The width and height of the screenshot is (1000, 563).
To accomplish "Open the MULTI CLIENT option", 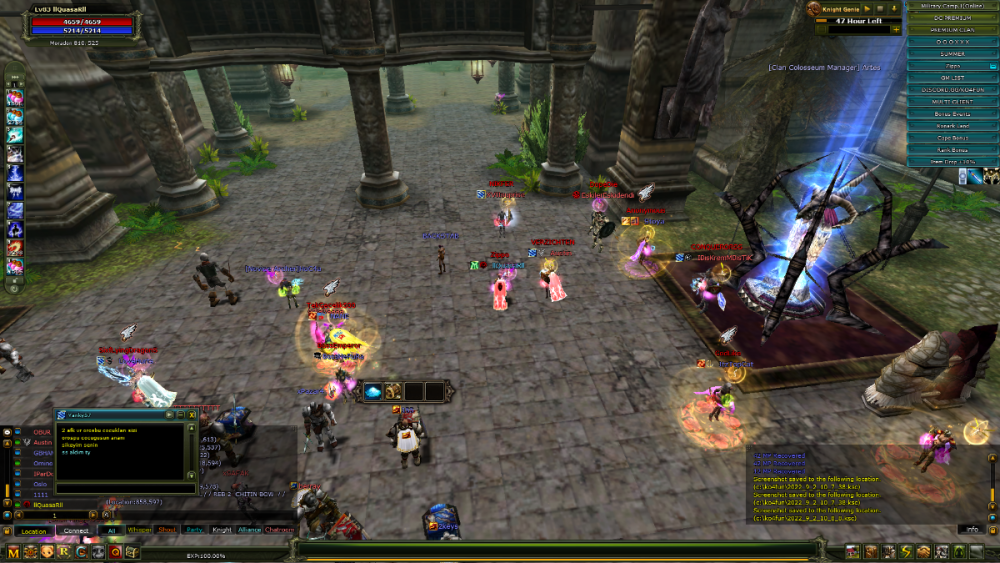I will pyautogui.click(x=953, y=102).
